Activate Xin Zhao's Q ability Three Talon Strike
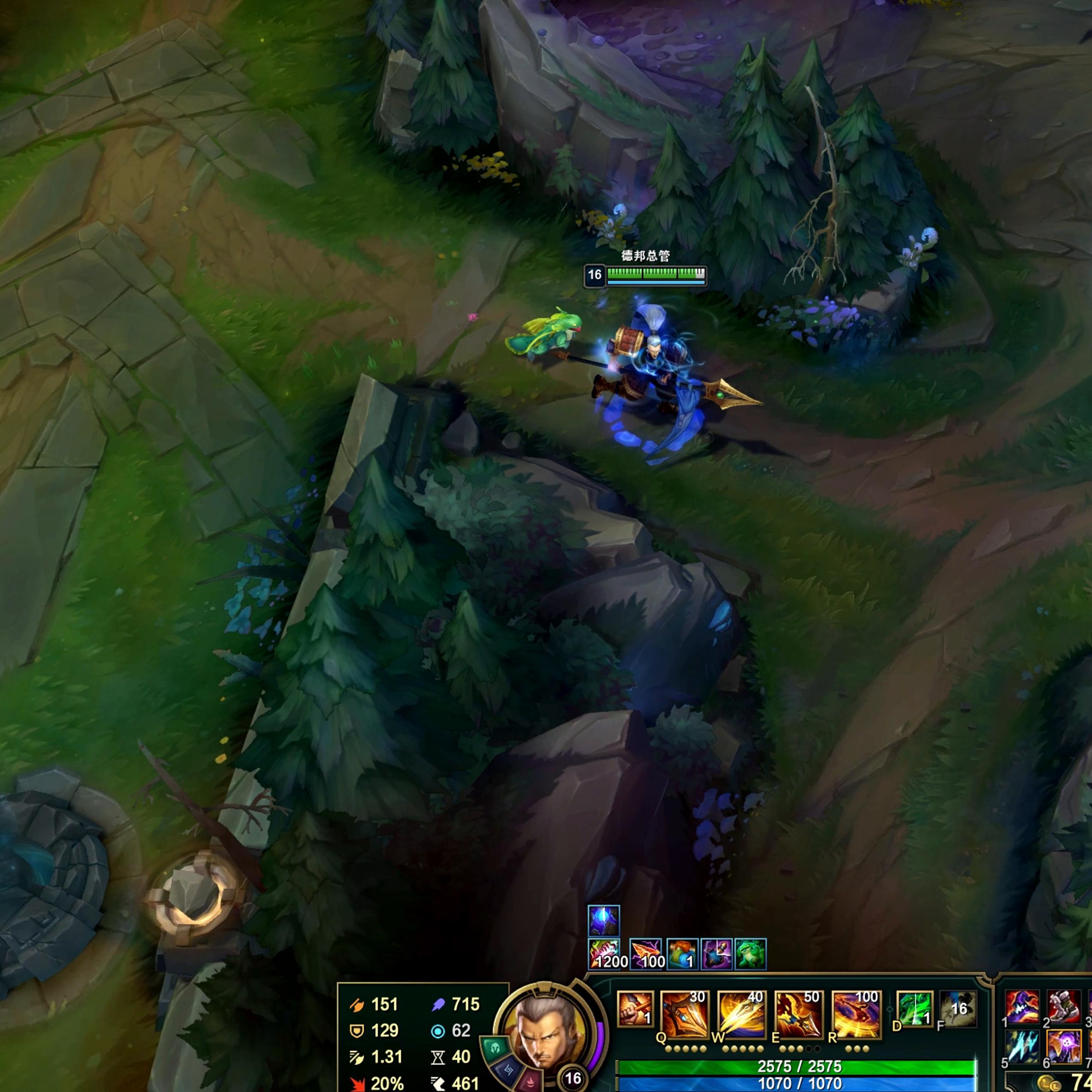The height and width of the screenshot is (1092, 1092). coord(684,1014)
